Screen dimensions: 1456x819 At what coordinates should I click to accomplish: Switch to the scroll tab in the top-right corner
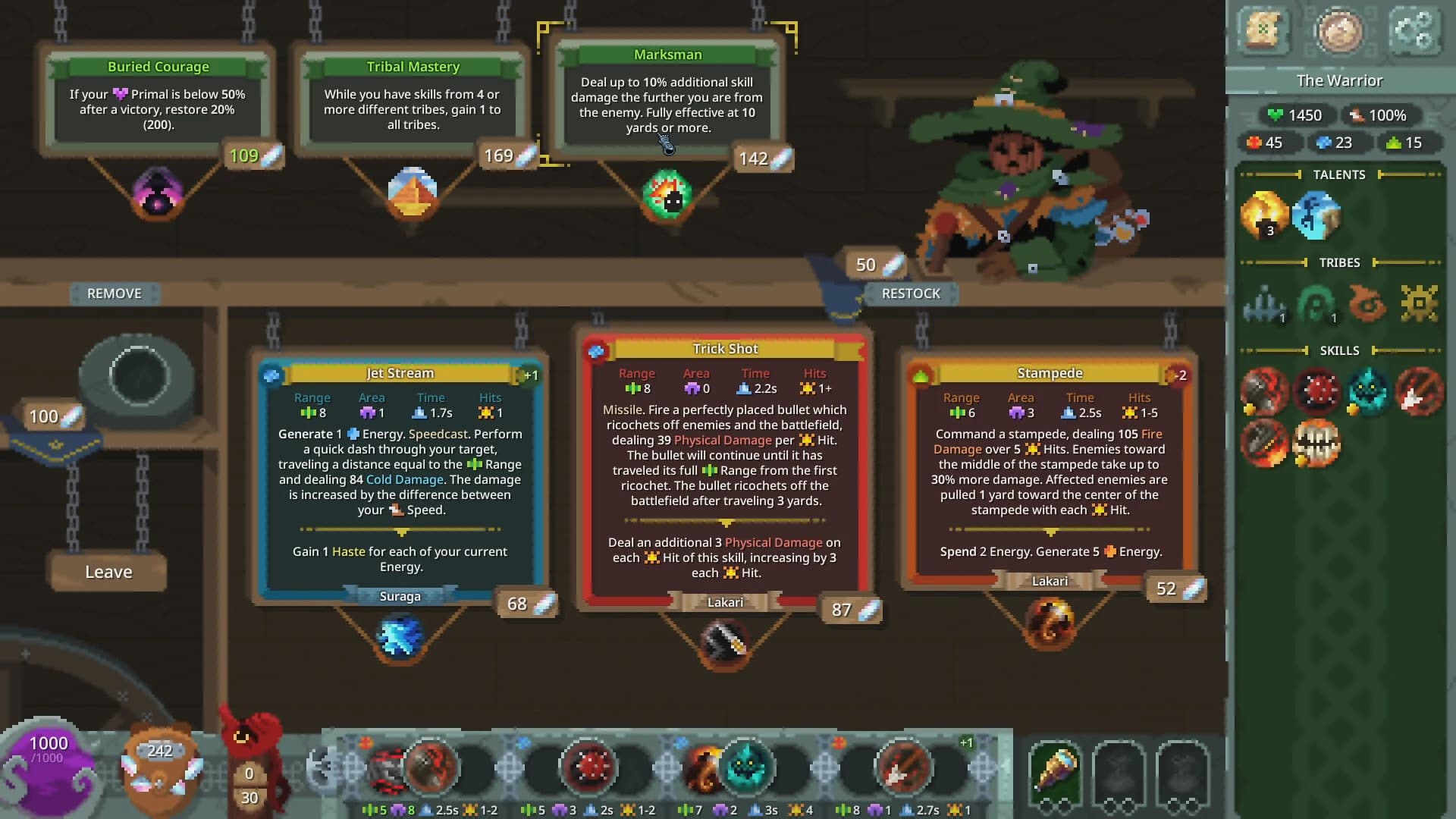[x=1265, y=32]
